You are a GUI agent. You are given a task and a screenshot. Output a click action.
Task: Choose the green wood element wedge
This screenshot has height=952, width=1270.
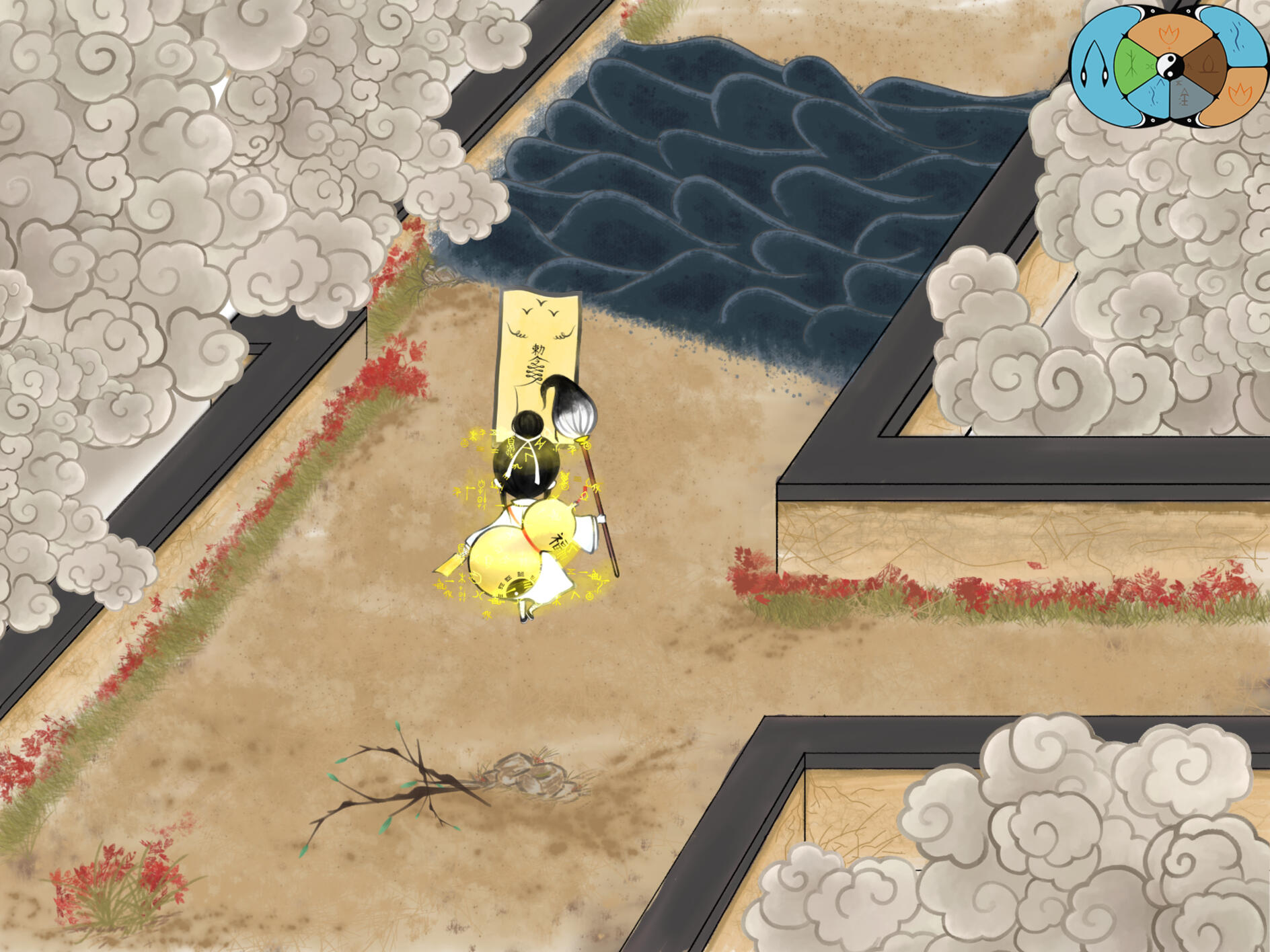(1133, 67)
